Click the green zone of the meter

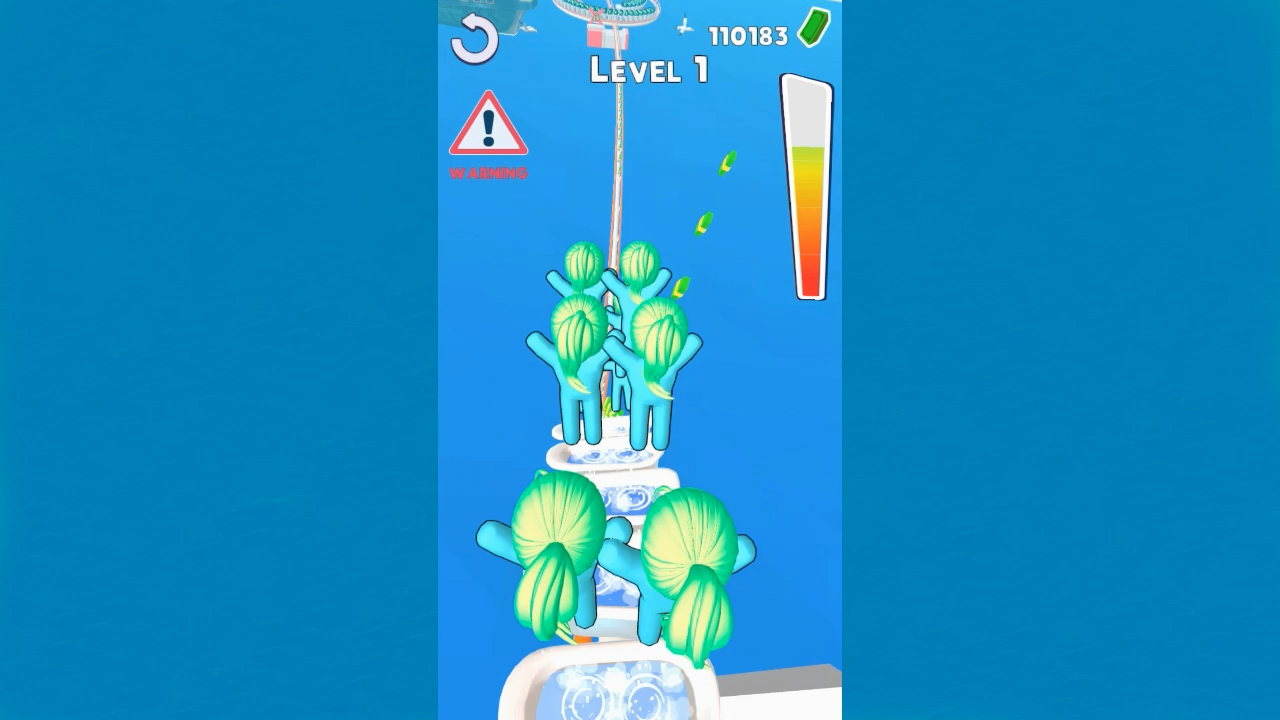point(808,155)
